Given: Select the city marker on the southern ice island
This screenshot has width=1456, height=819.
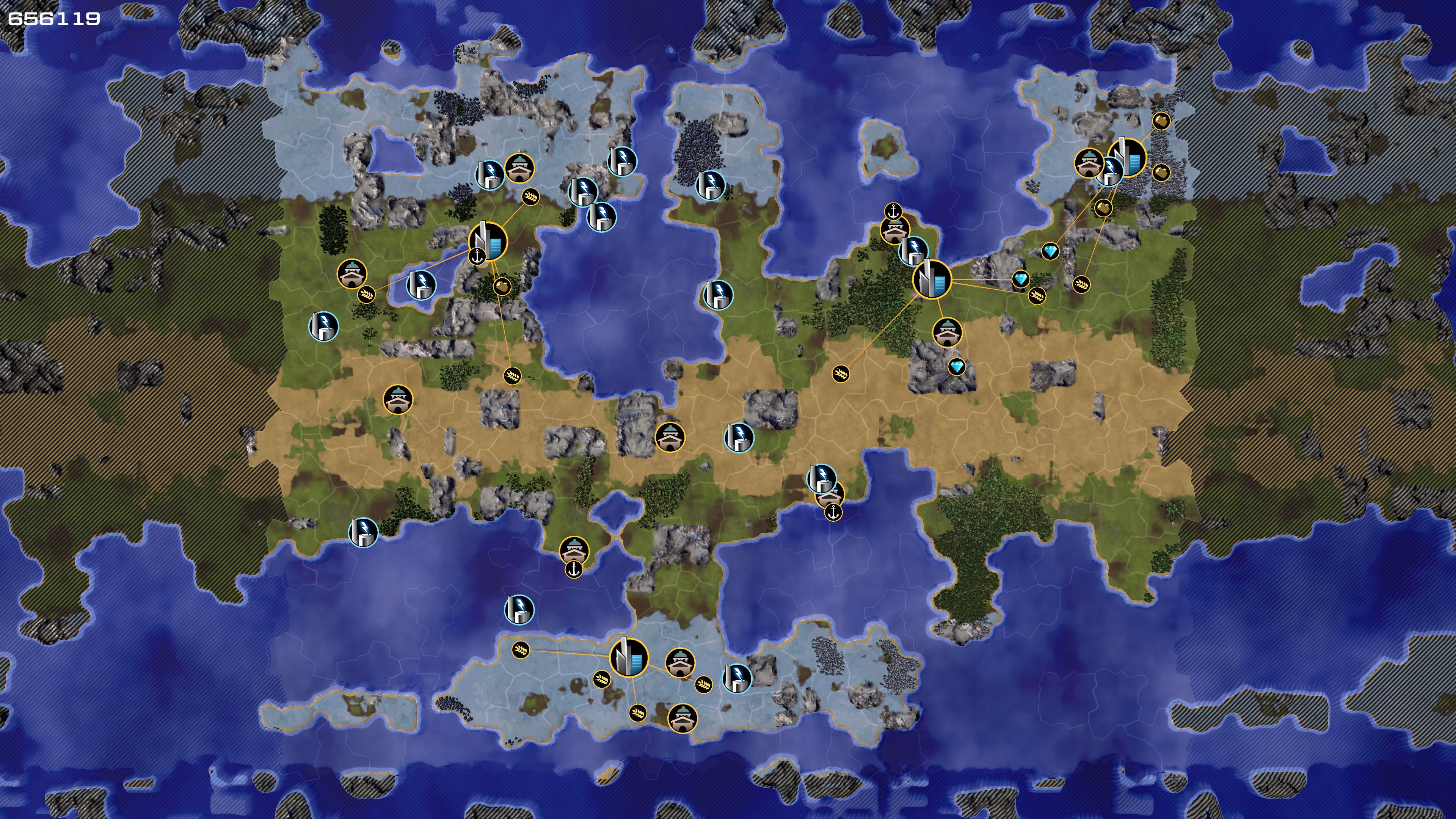Looking at the screenshot, I should coord(629,658).
